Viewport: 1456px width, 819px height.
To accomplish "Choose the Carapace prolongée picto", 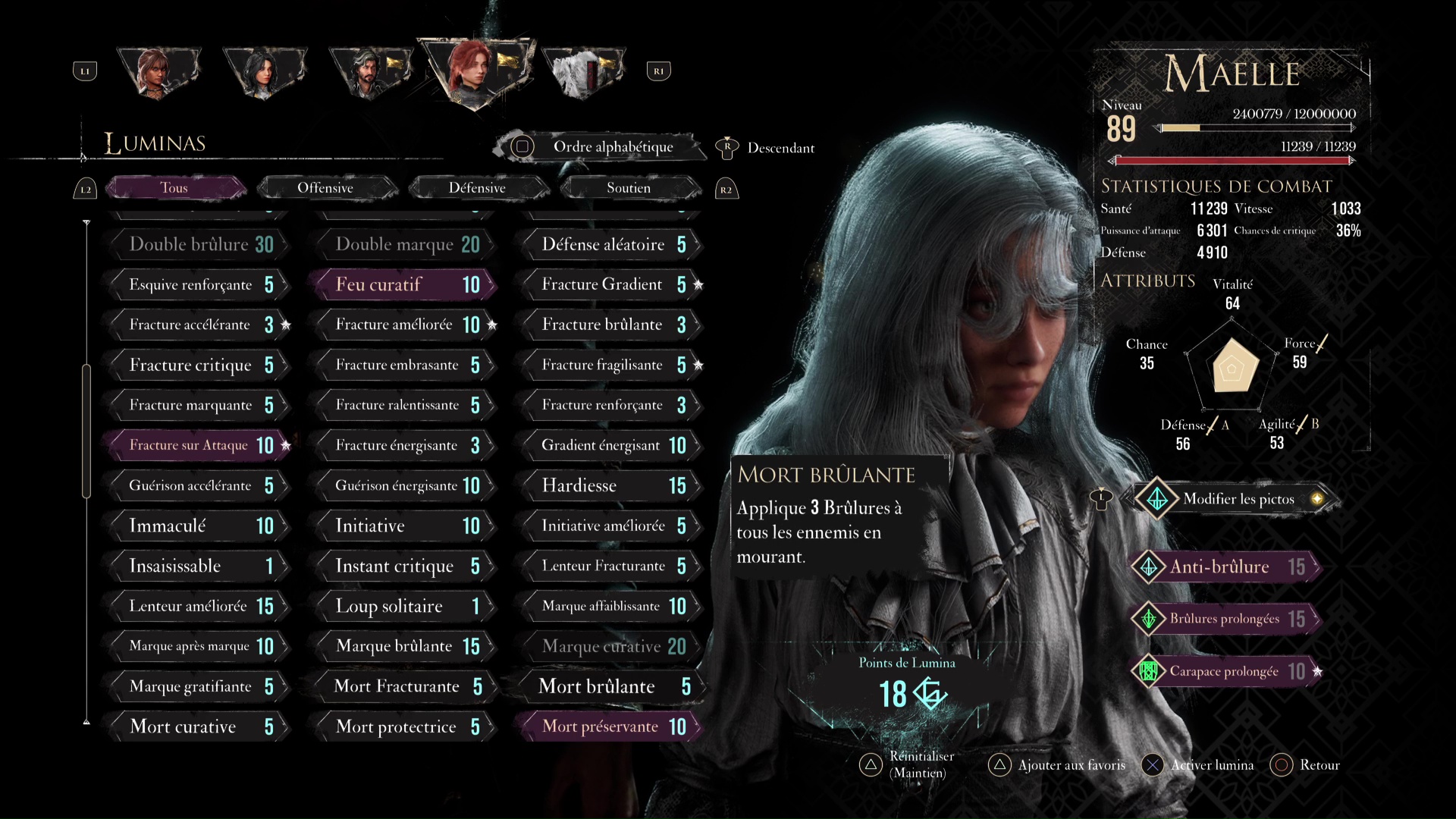I will [1227, 671].
